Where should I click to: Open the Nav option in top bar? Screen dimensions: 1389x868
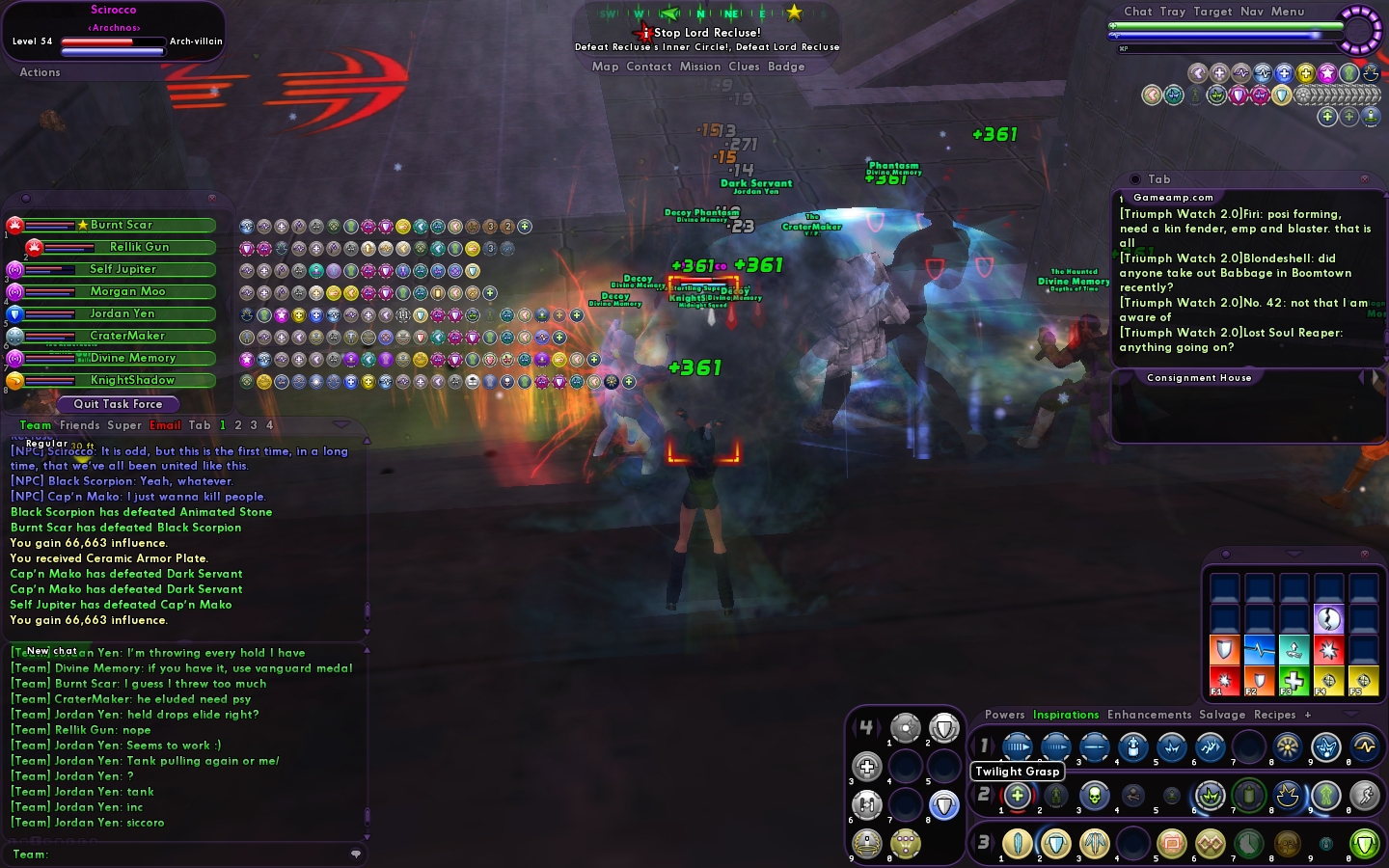pyautogui.click(x=1251, y=12)
